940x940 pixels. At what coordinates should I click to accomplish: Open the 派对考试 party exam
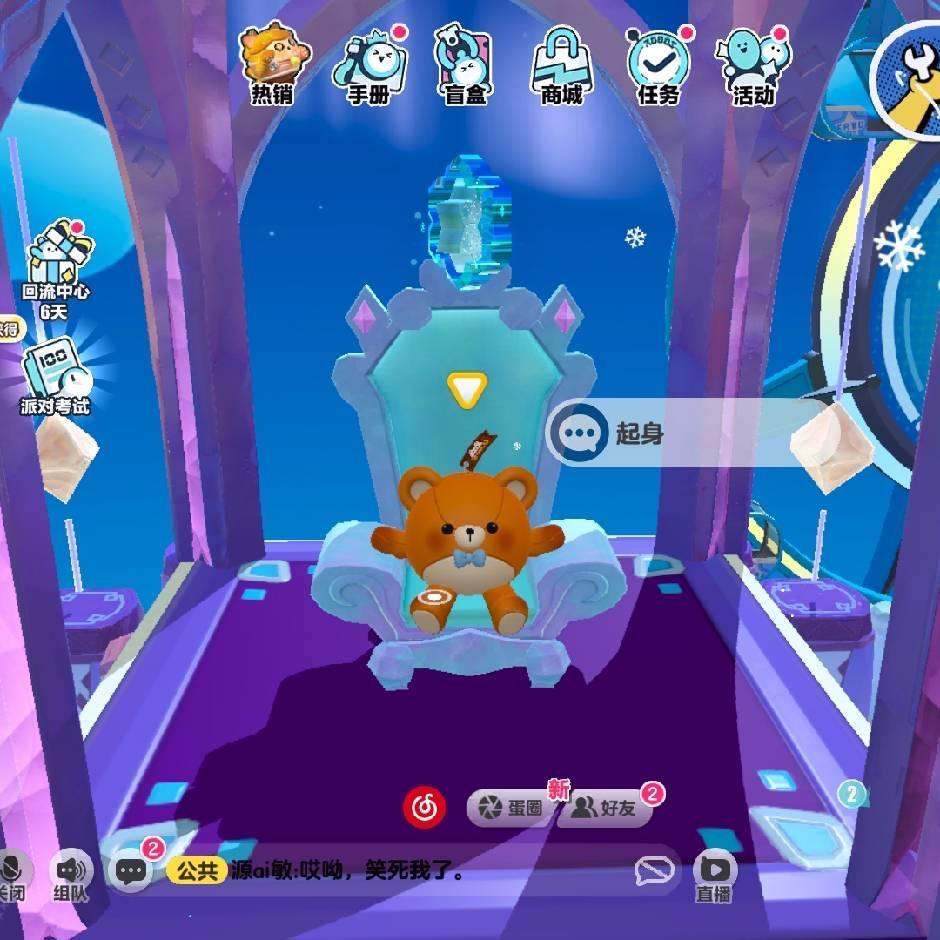(x=56, y=378)
